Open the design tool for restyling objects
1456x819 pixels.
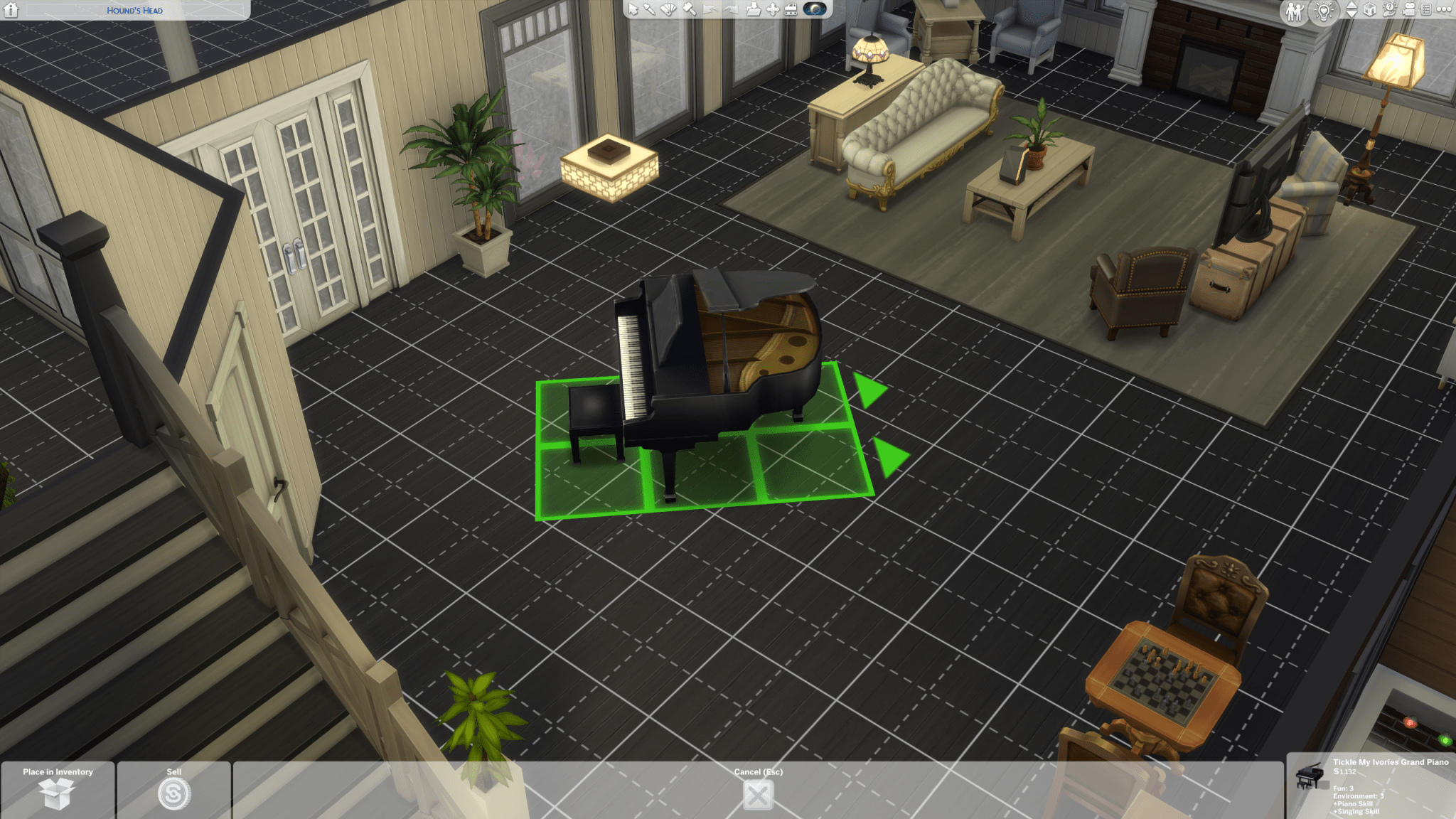coord(668,10)
